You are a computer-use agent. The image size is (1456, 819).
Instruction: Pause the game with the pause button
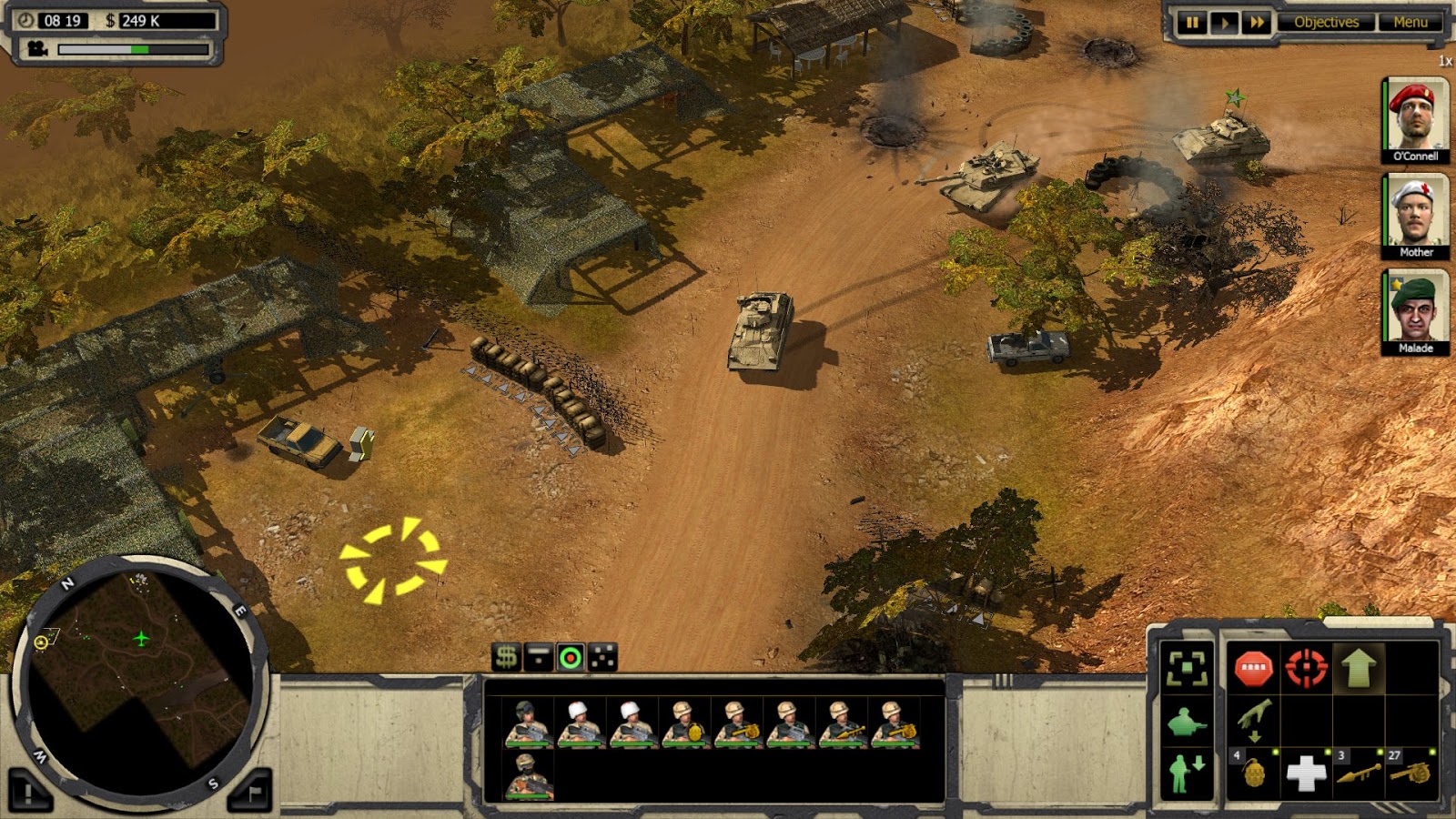point(1194,22)
